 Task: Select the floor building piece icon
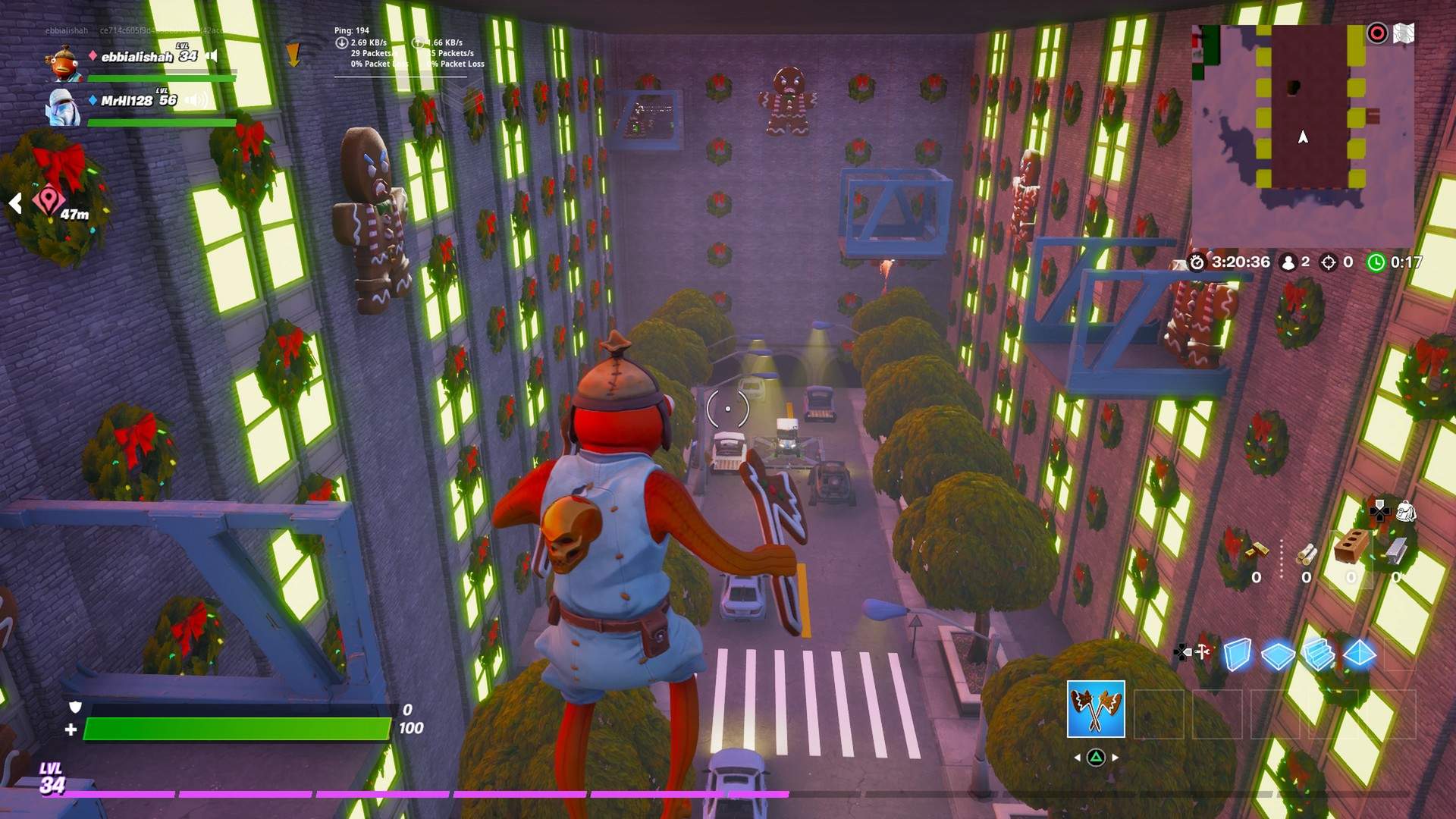1278,656
